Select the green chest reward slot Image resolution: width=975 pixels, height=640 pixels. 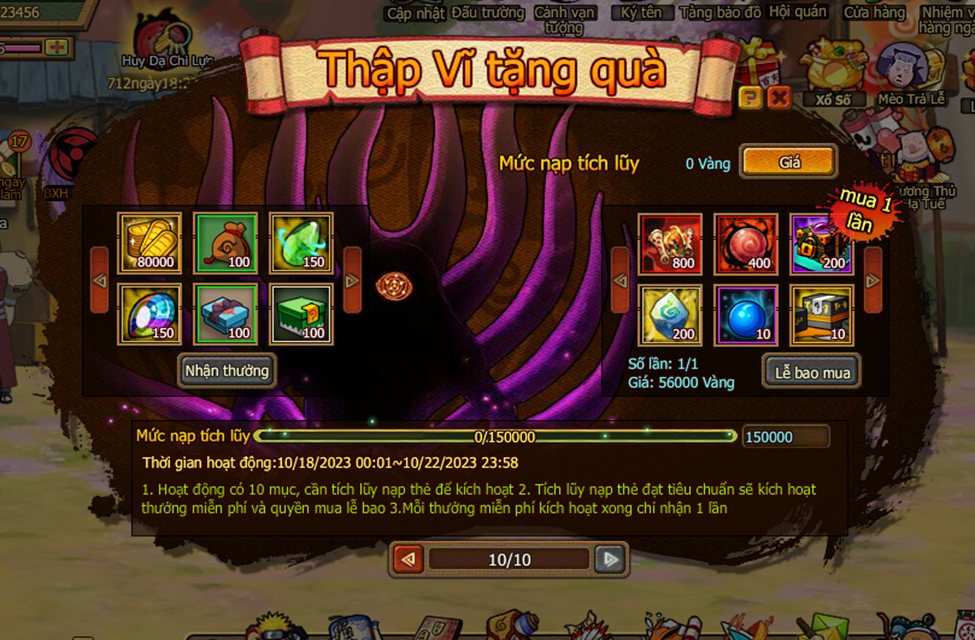[x=301, y=314]
